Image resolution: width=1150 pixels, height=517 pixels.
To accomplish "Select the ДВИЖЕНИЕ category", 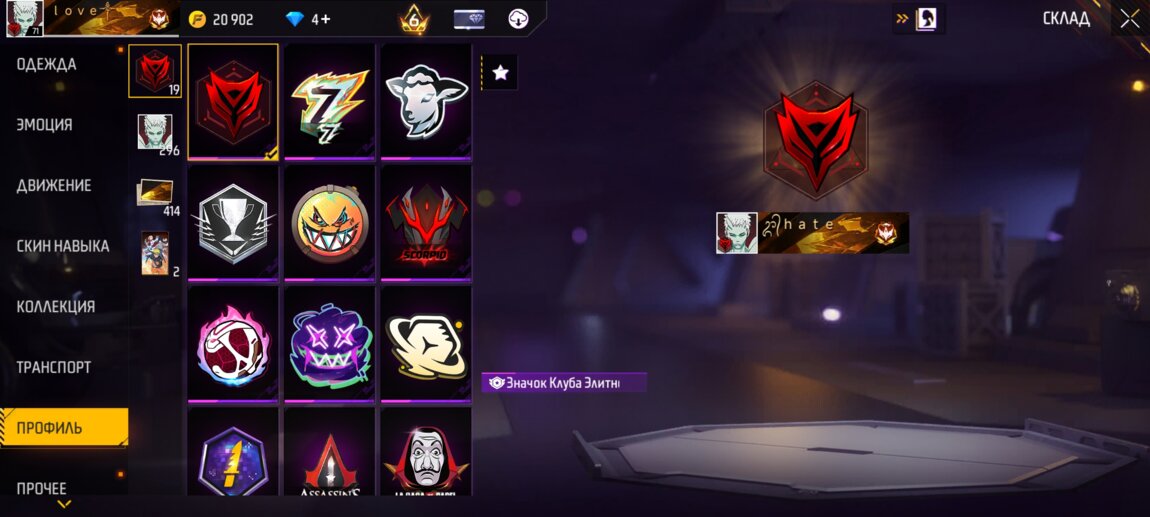I will (54, 186).
